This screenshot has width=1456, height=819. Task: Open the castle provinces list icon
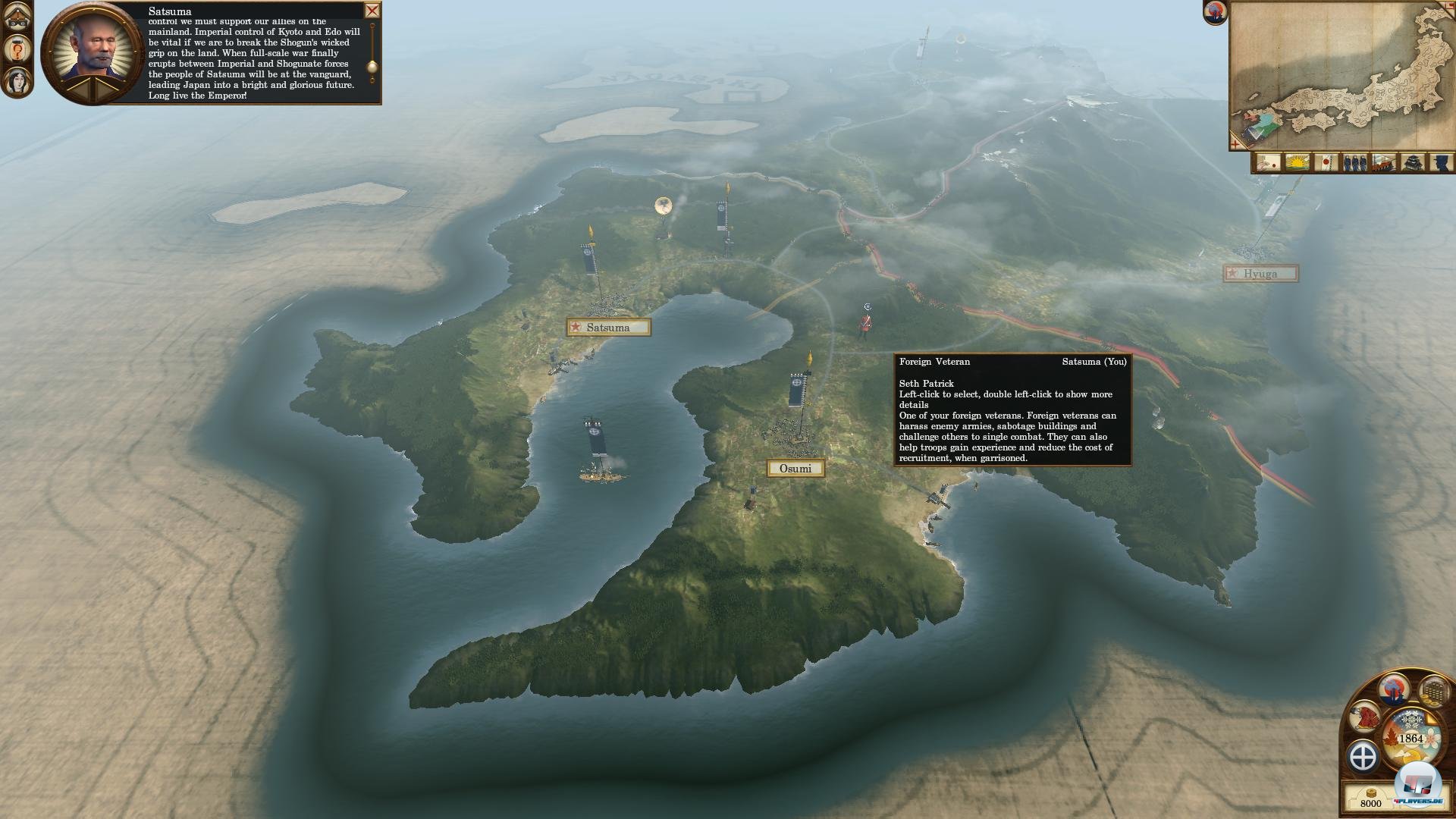coord(1412,162)
